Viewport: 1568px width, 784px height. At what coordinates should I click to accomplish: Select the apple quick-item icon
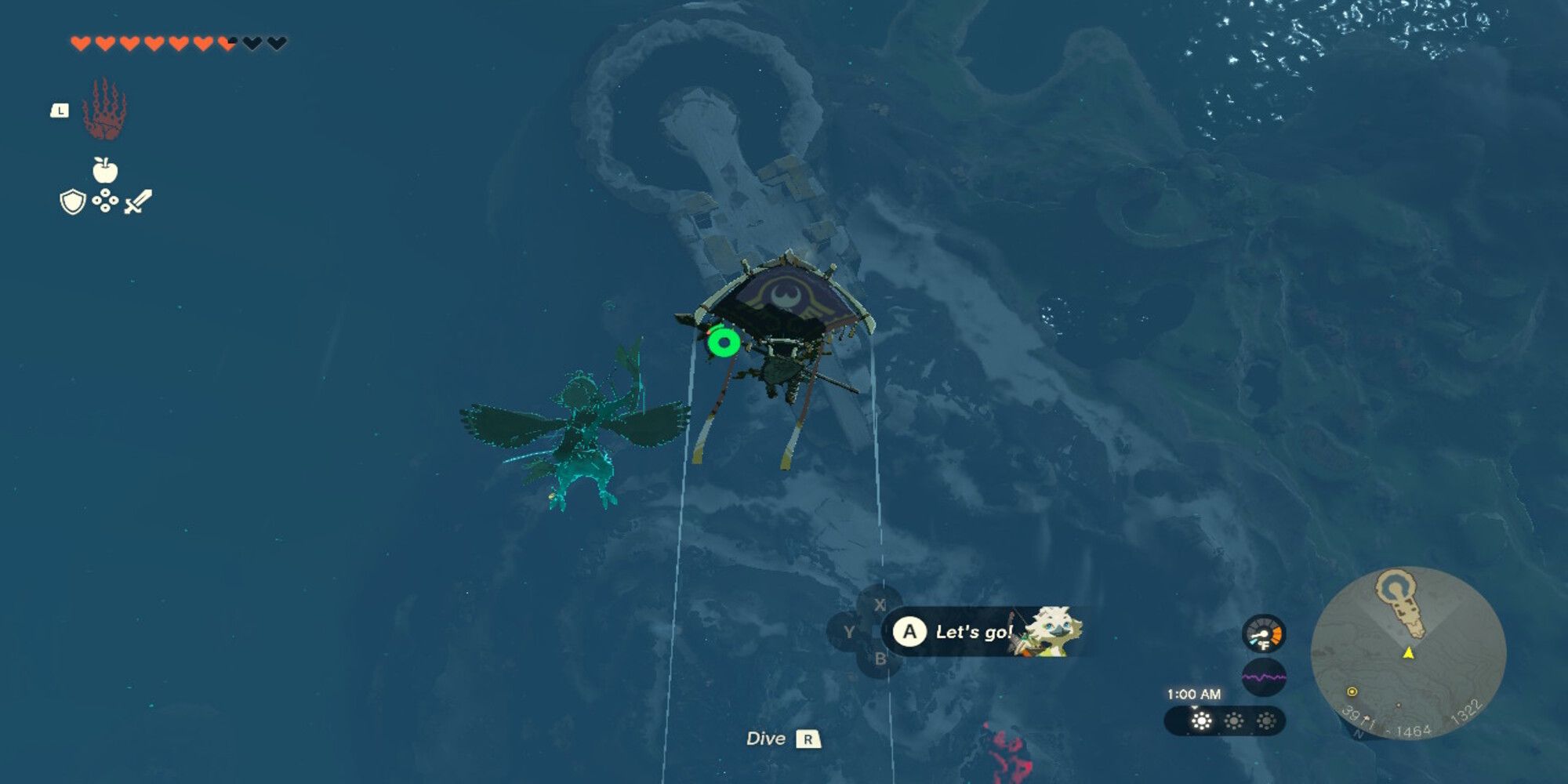tap(105, 169)
